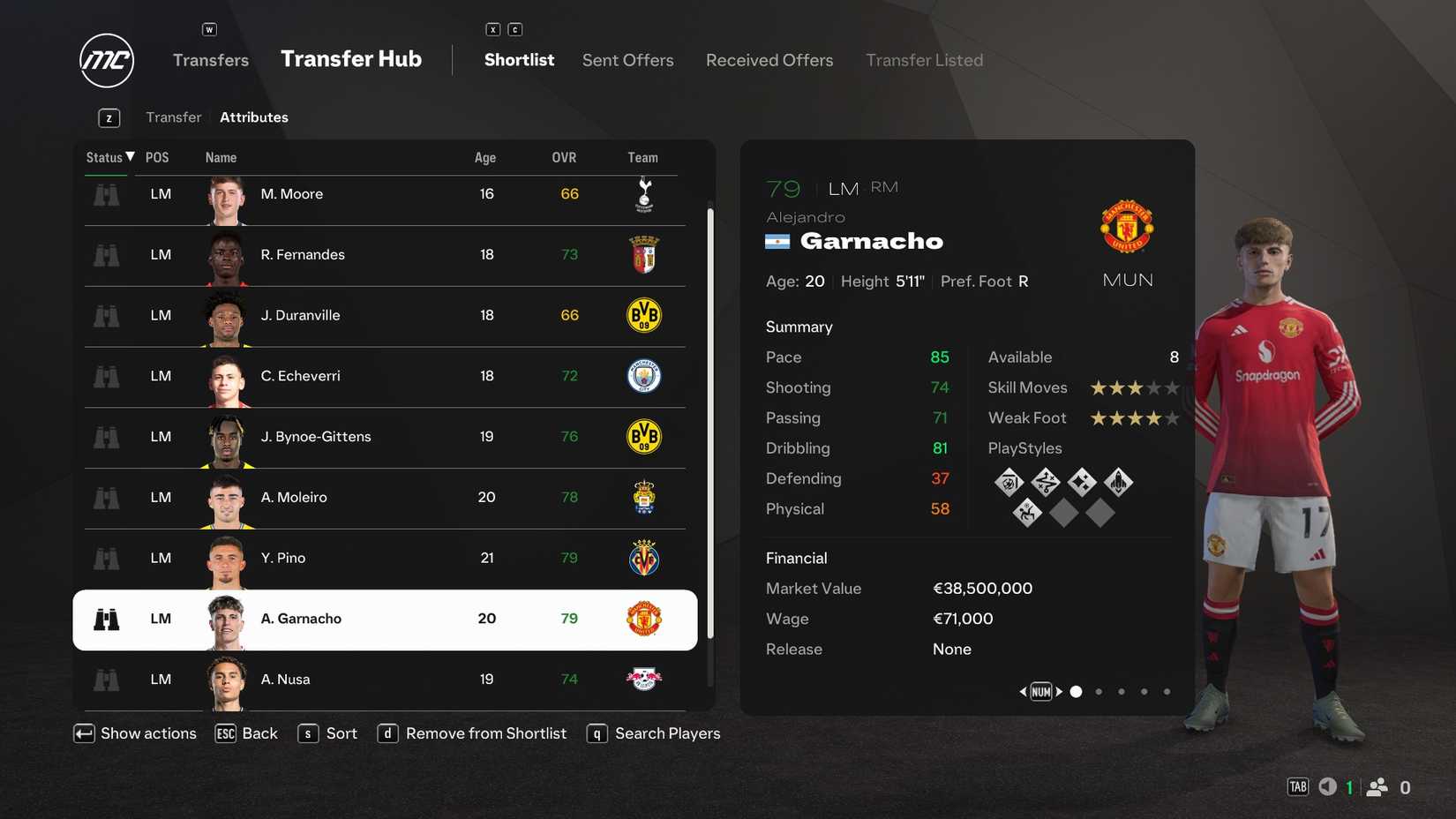Select the first PlayStyle diamond icon
The height and width of the screenshot is (819, 1456).
(x=1009, y=482)
